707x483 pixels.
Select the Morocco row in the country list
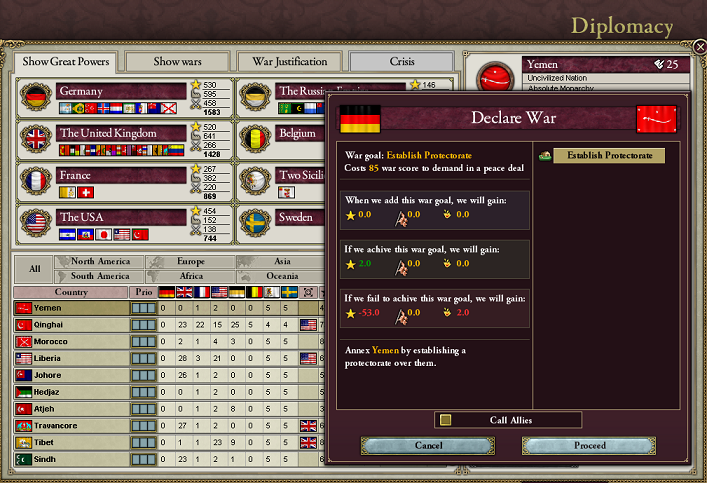(70, 341)
